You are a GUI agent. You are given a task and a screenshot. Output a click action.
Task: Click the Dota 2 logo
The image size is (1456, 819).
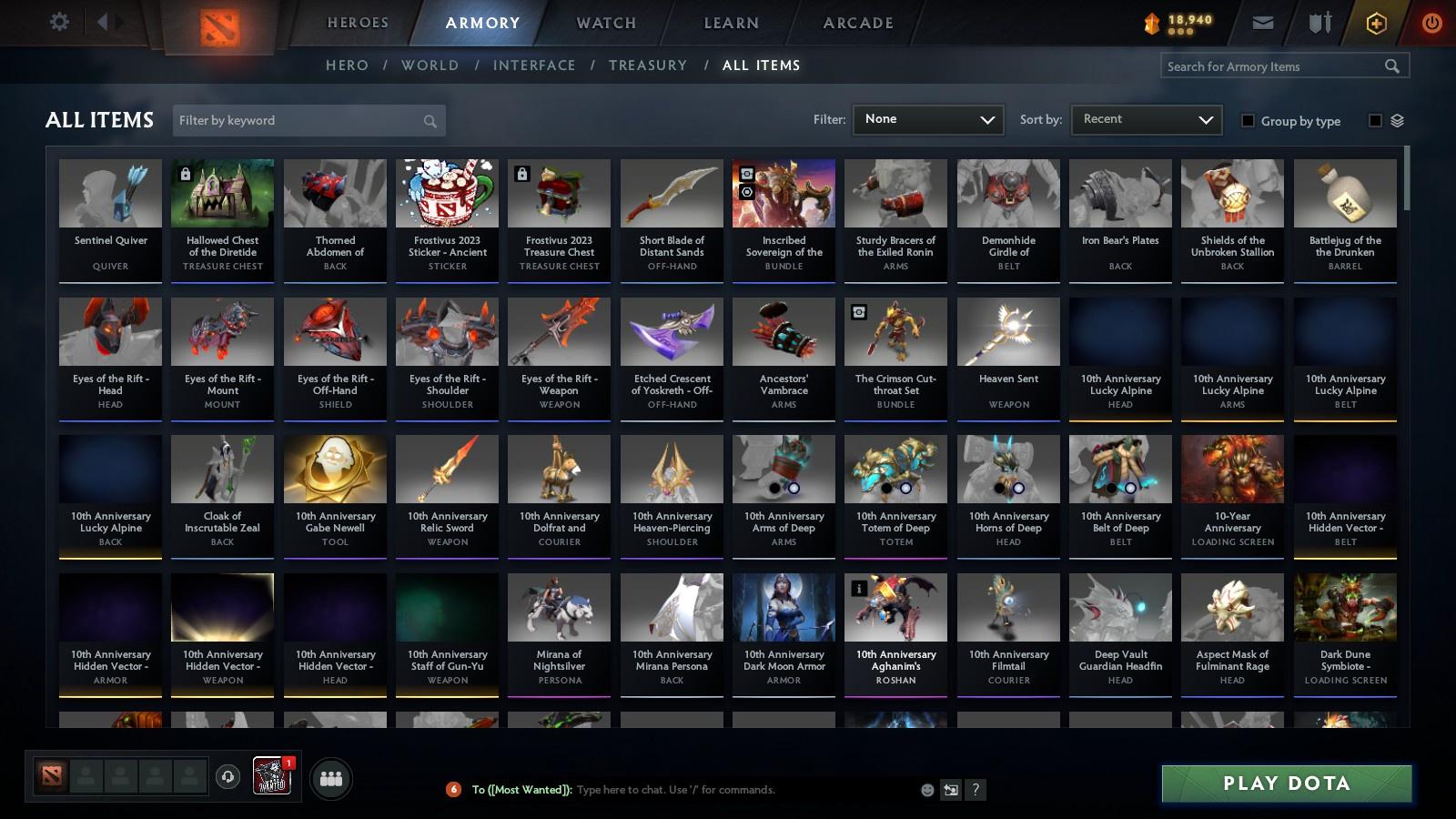tap(218, 23)
